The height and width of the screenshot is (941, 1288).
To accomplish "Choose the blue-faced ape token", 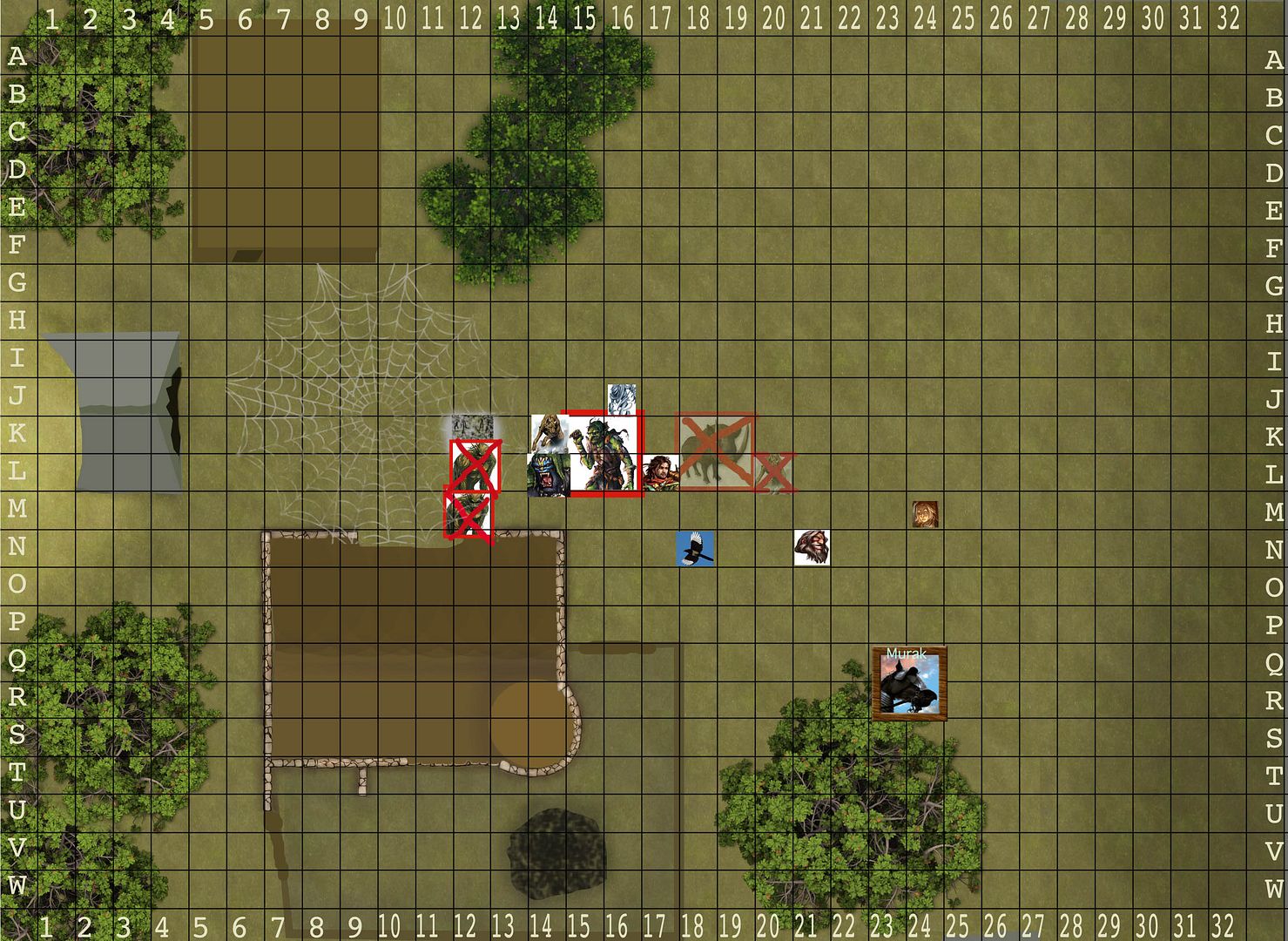I will (548, 475).
